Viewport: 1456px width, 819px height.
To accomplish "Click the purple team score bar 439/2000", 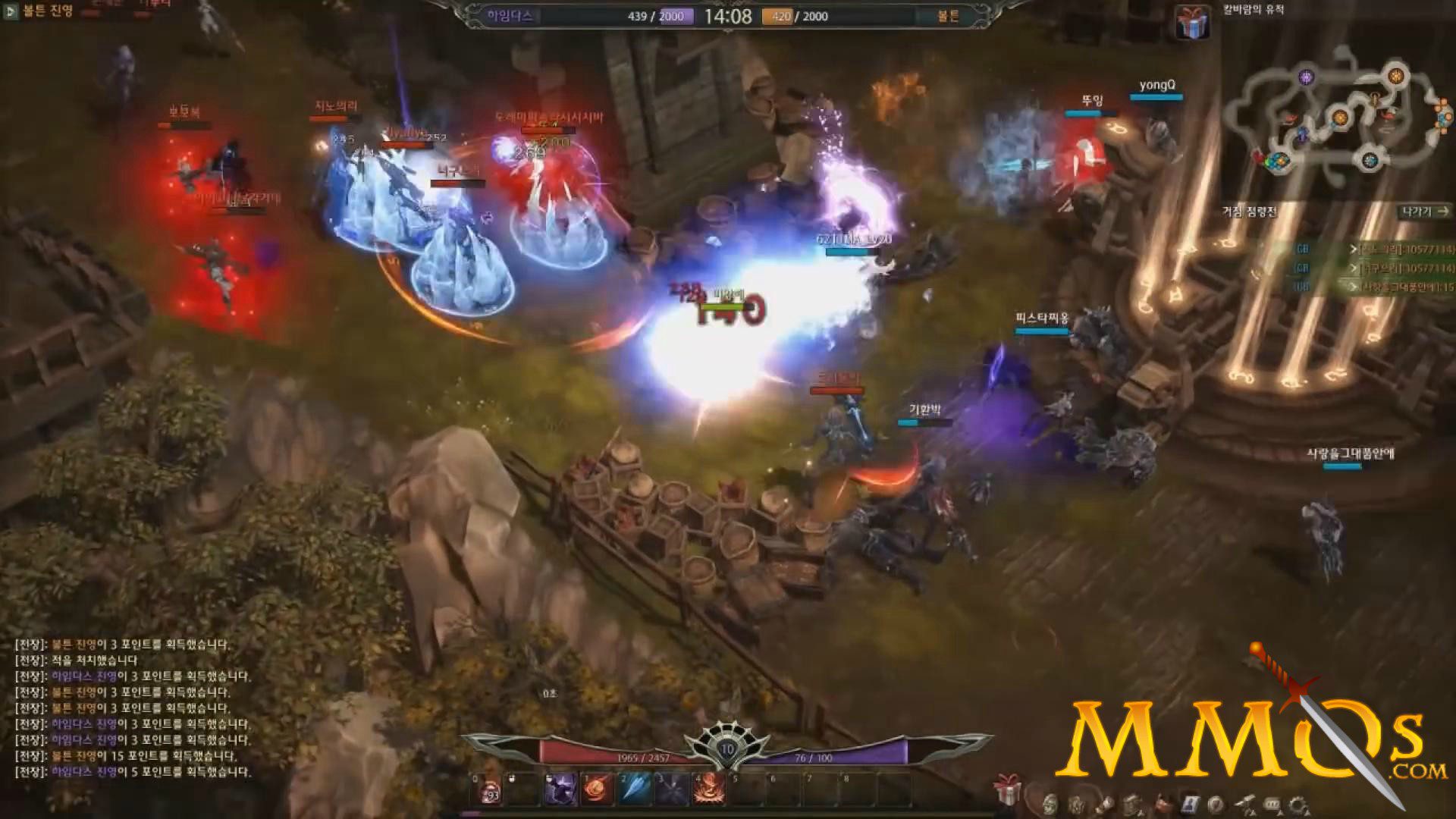I will pyautogui.click(x=654, y=15).
